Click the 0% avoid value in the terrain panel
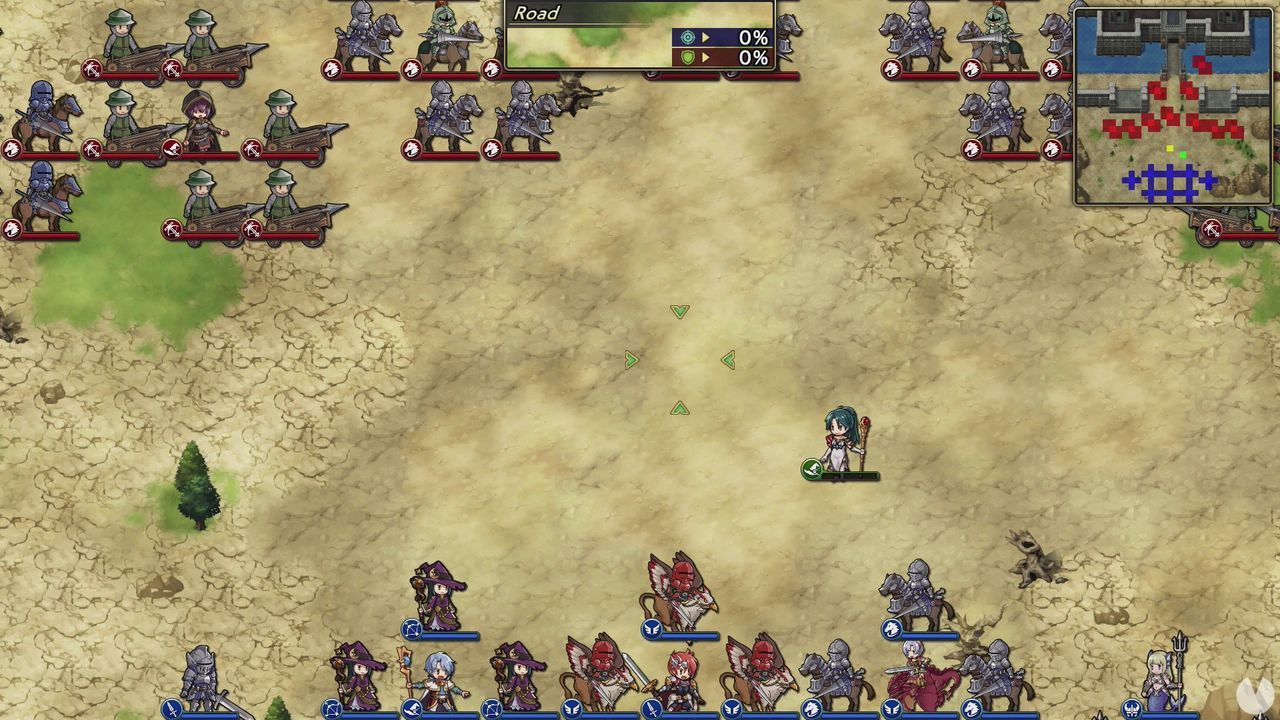This screenshot has height=720, width=1280. click(x=752, y=36)
